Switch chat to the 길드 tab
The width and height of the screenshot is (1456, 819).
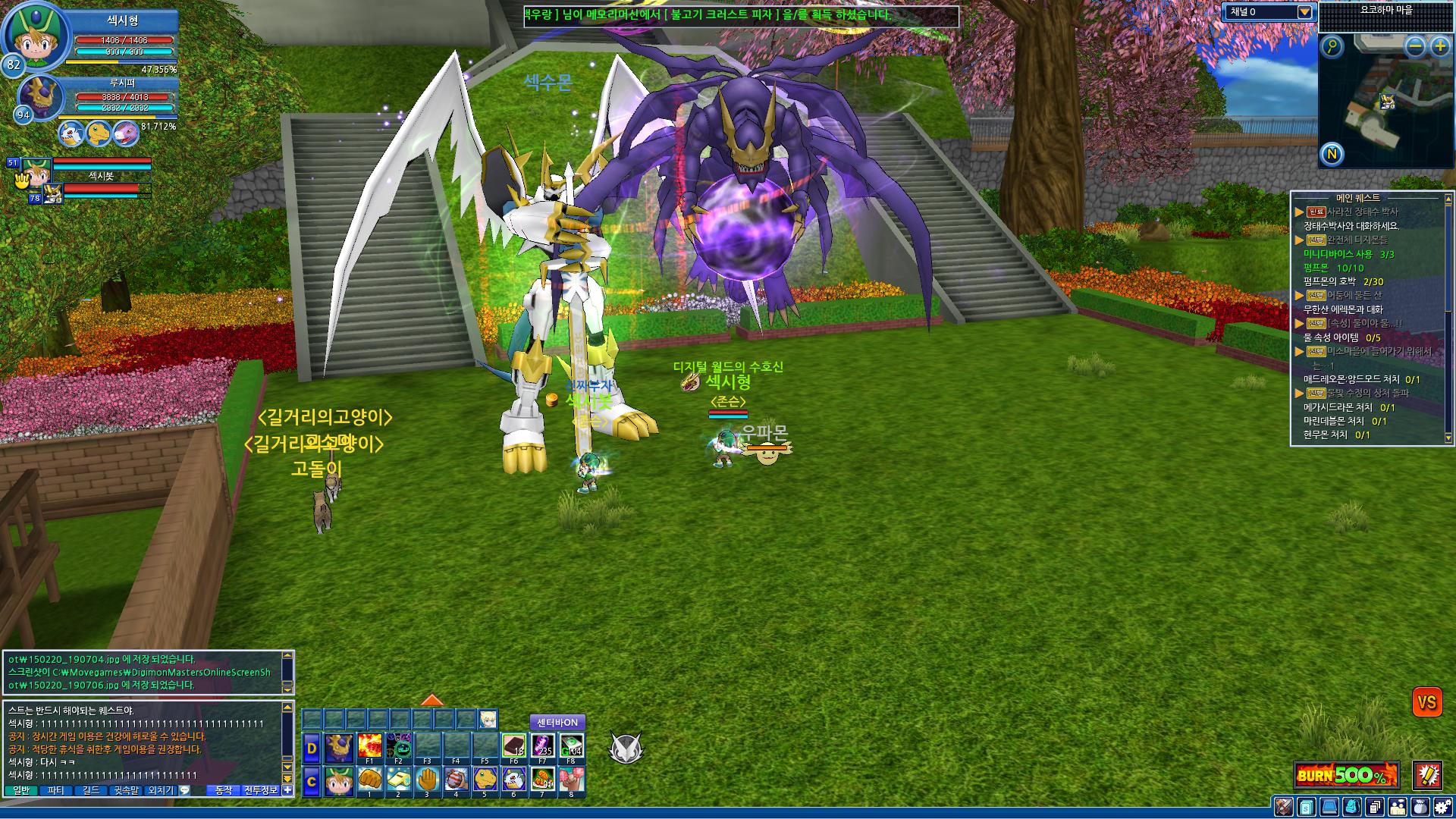tap(91, 790)
